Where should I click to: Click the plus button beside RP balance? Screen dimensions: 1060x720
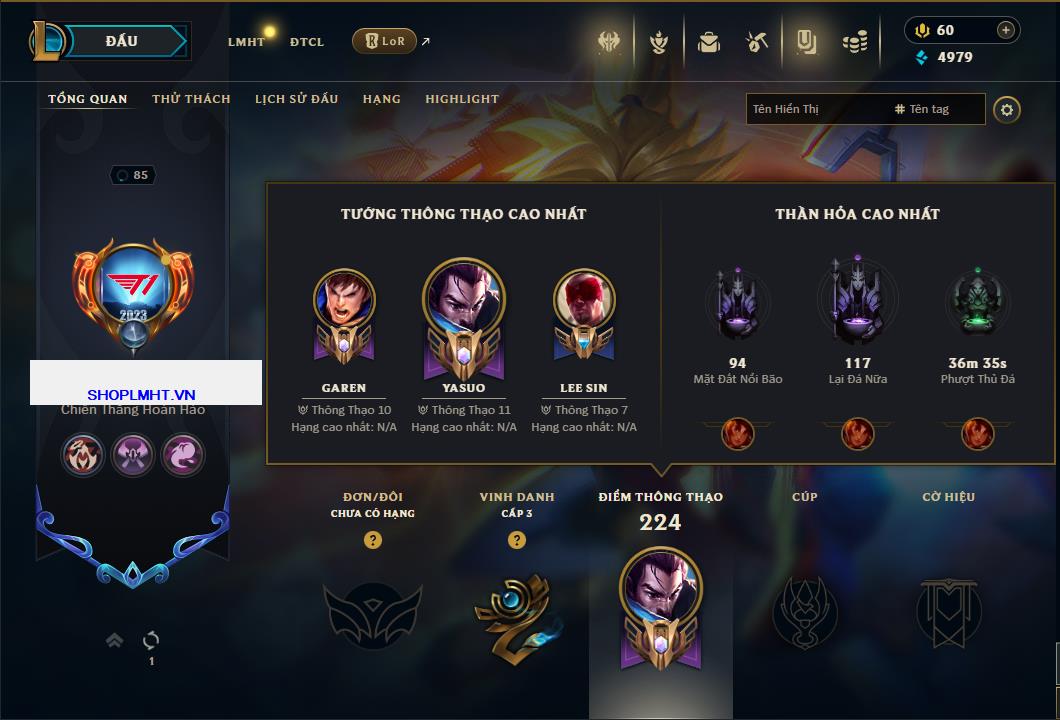(x=1005, y=30)
